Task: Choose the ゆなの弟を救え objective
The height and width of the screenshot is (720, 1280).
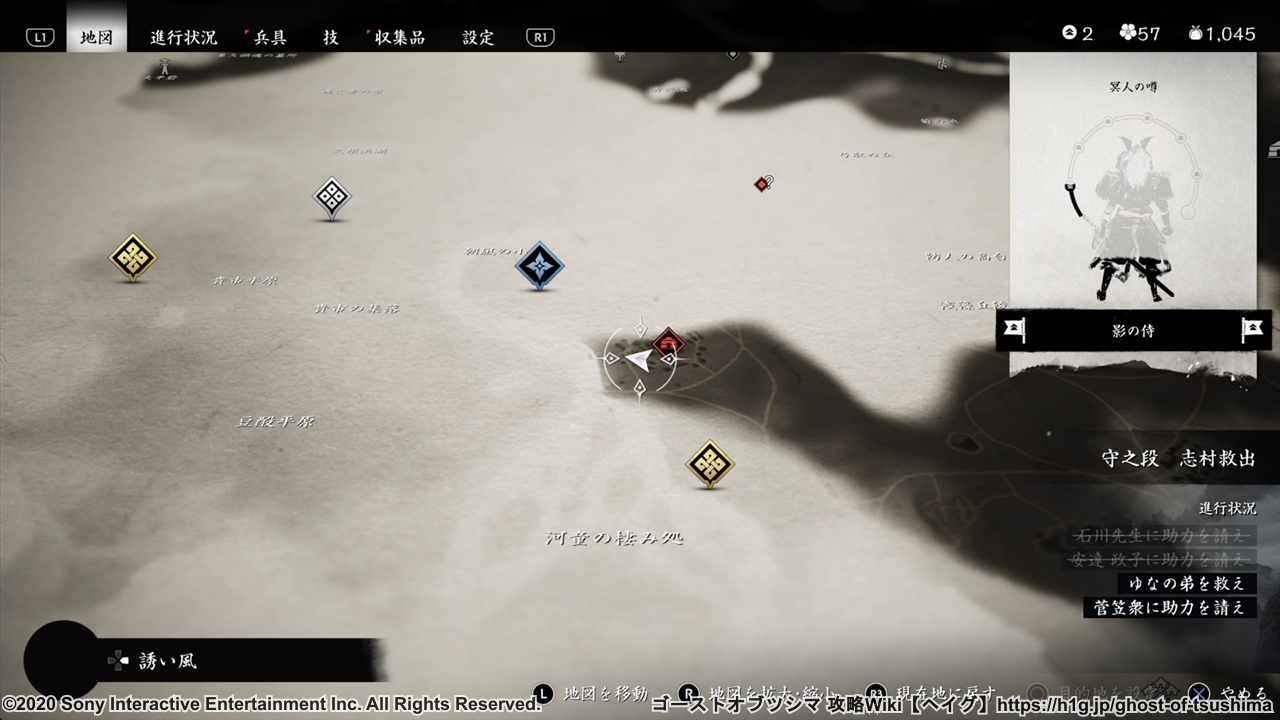Action: click(1186, 583)
